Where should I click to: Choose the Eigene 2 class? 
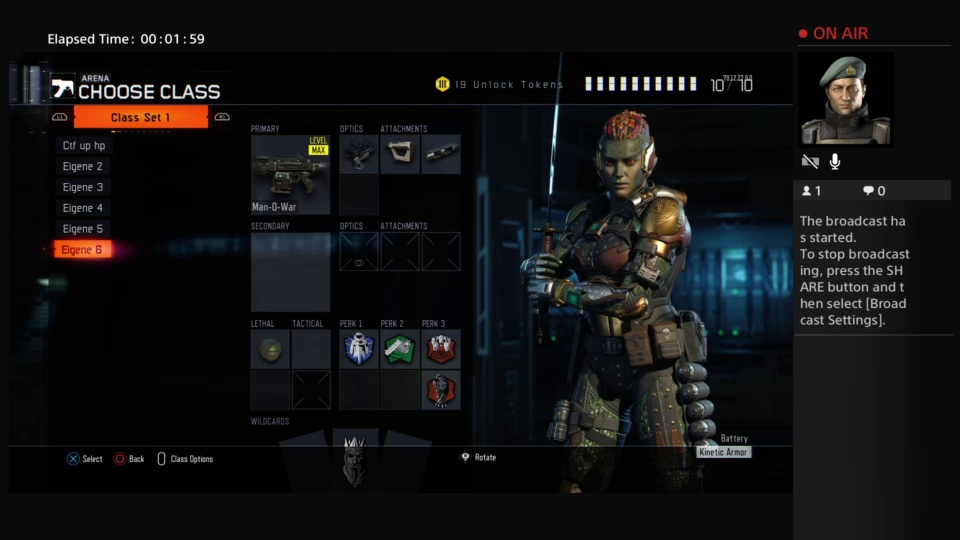tap(83, 167)
